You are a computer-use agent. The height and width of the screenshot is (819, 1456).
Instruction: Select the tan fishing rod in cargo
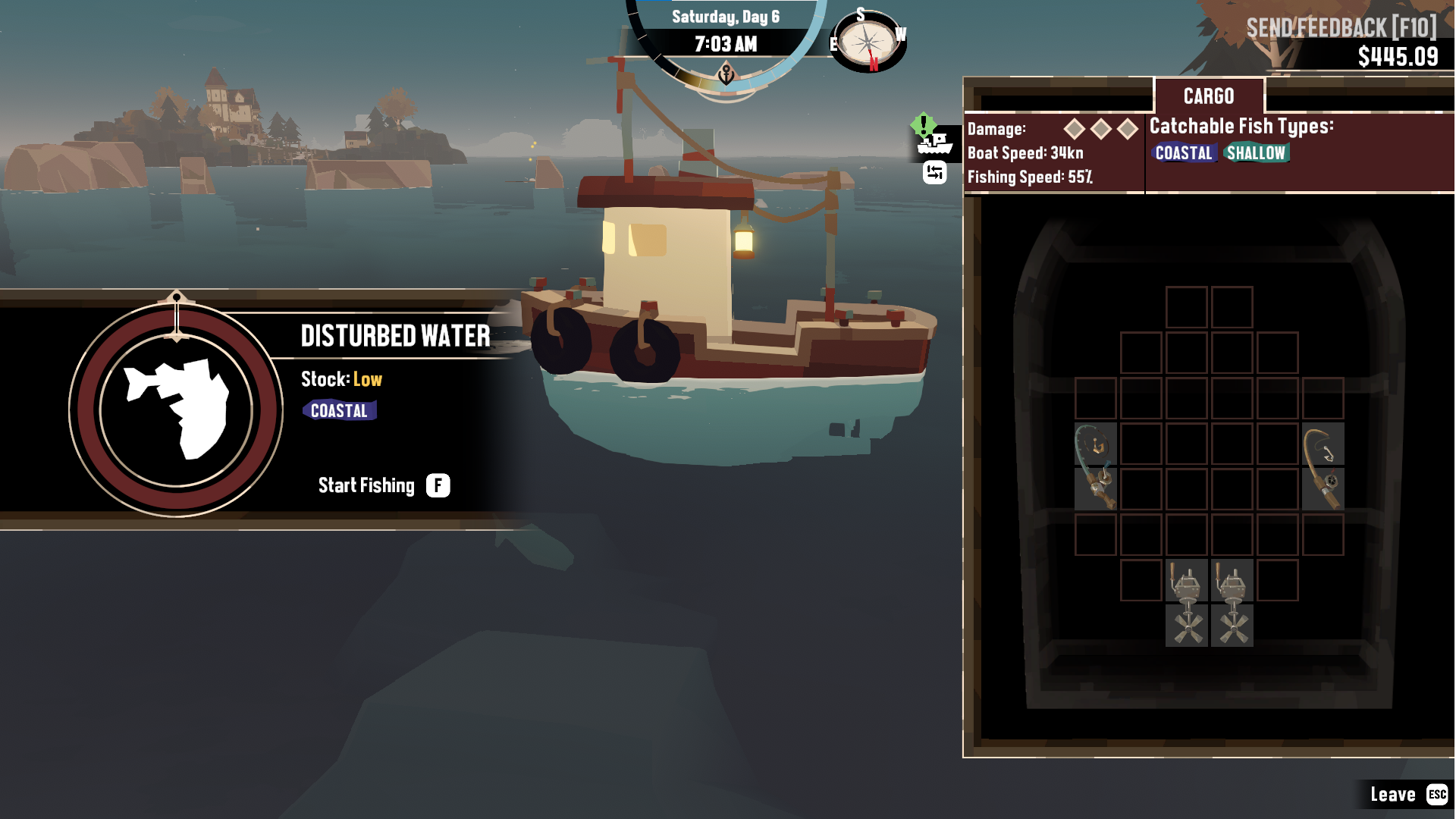point(1324,466)
